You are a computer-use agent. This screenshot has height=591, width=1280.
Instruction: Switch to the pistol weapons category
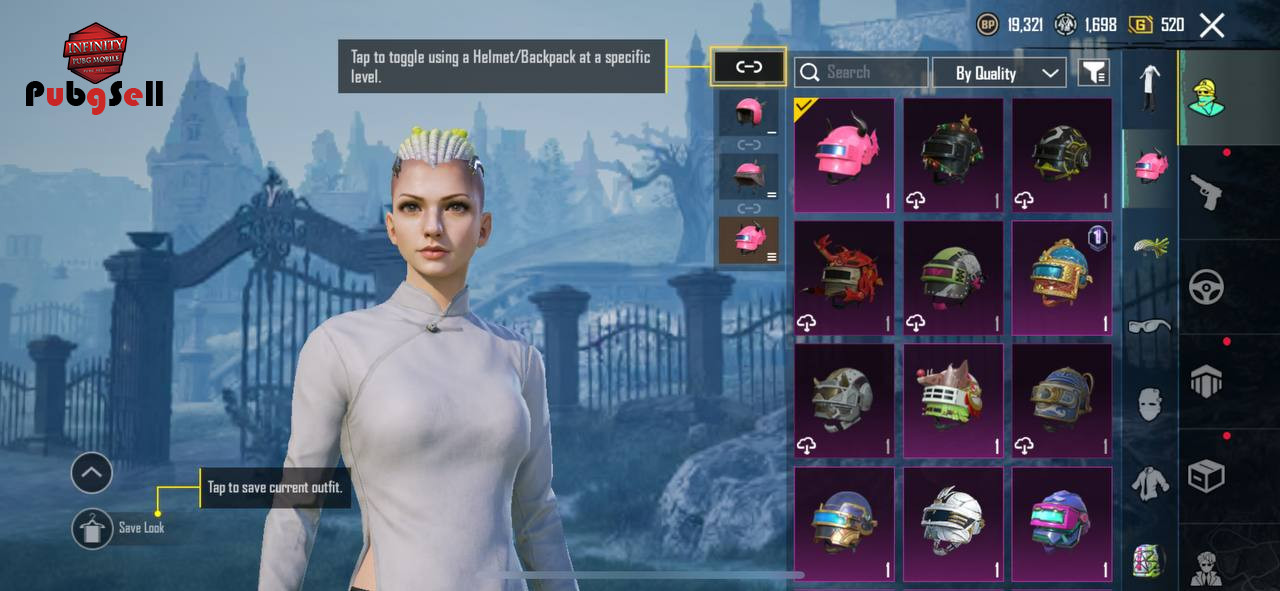pyautogui.click(x=1207, y=192)
